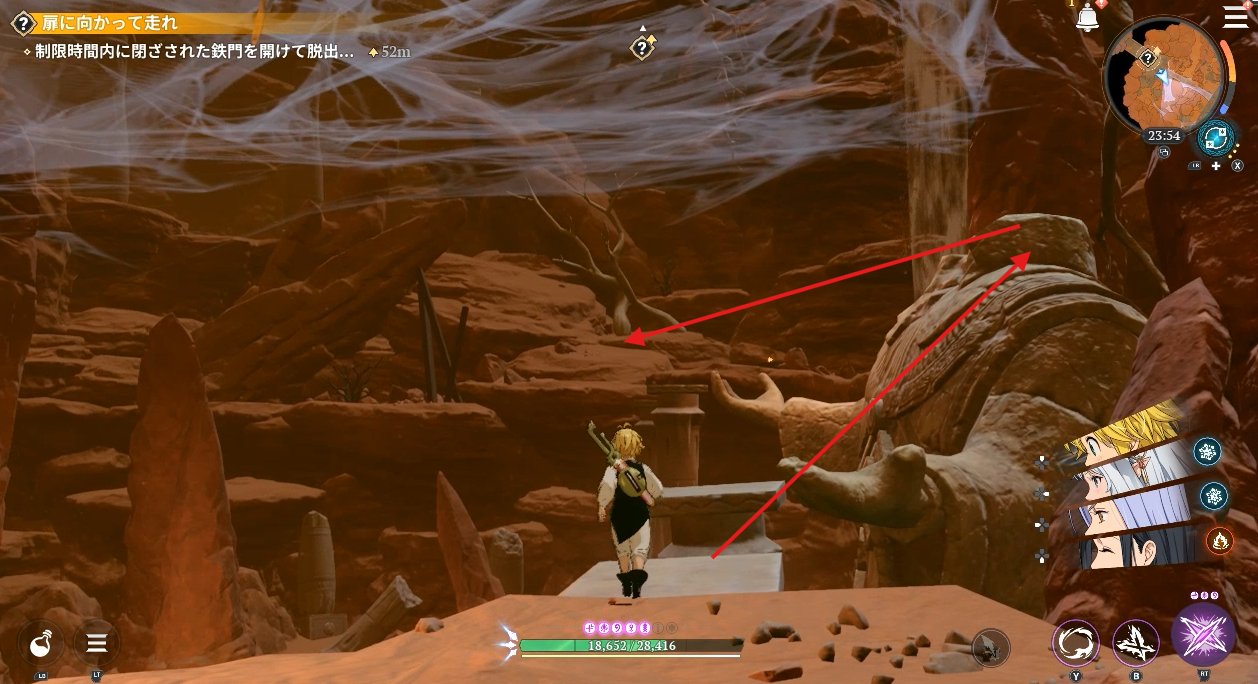
Task: Open the stacked-bars quick menu beside the potion
Action: tap(96, 643)
